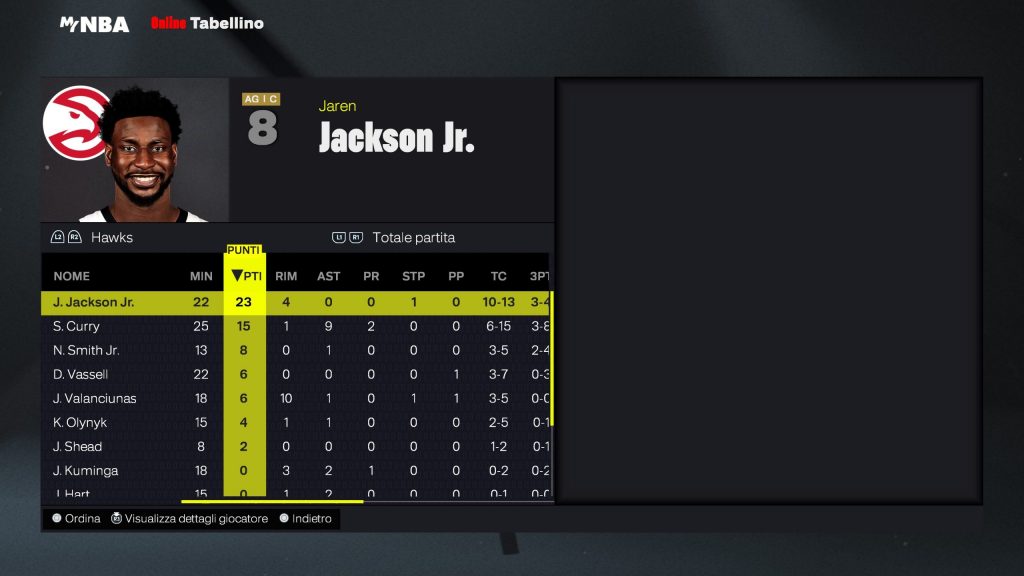This screenshot has height=576, width=1024.
Task: Select the J. Jackson Jr. row
Action: point(93,302)
